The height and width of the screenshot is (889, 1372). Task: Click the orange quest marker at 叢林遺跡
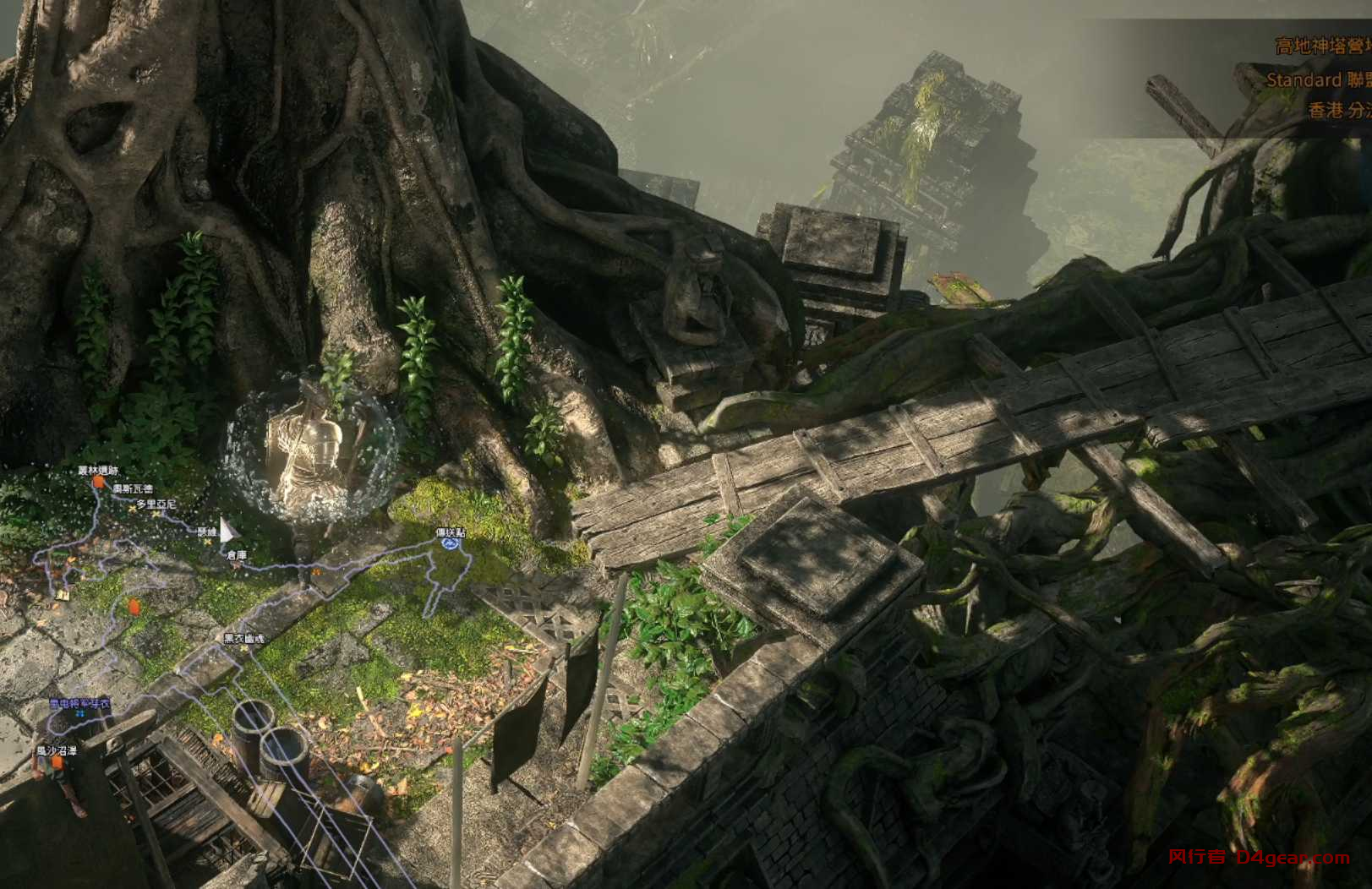click(x=99, y=482)
